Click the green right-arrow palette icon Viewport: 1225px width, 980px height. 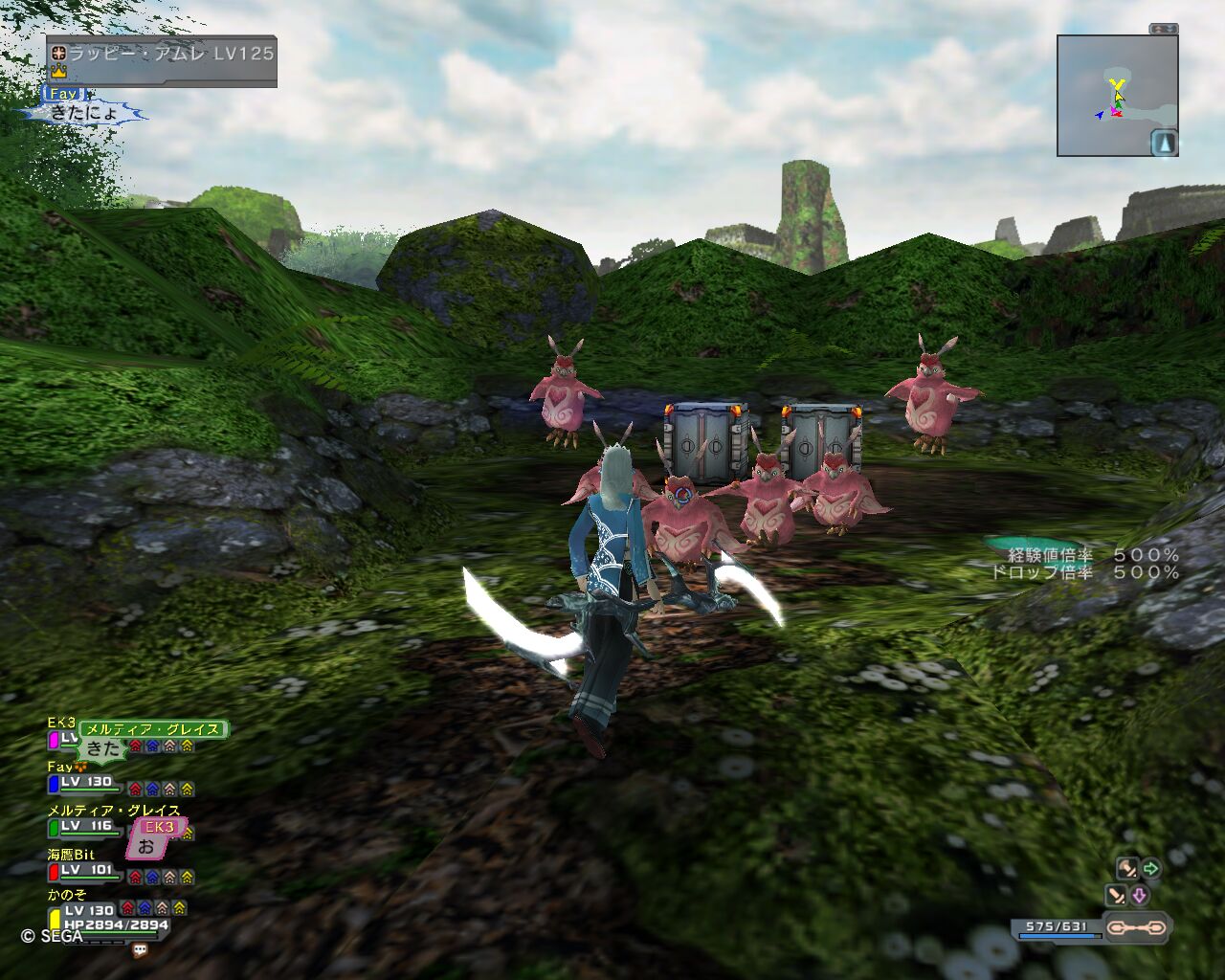1151,868
